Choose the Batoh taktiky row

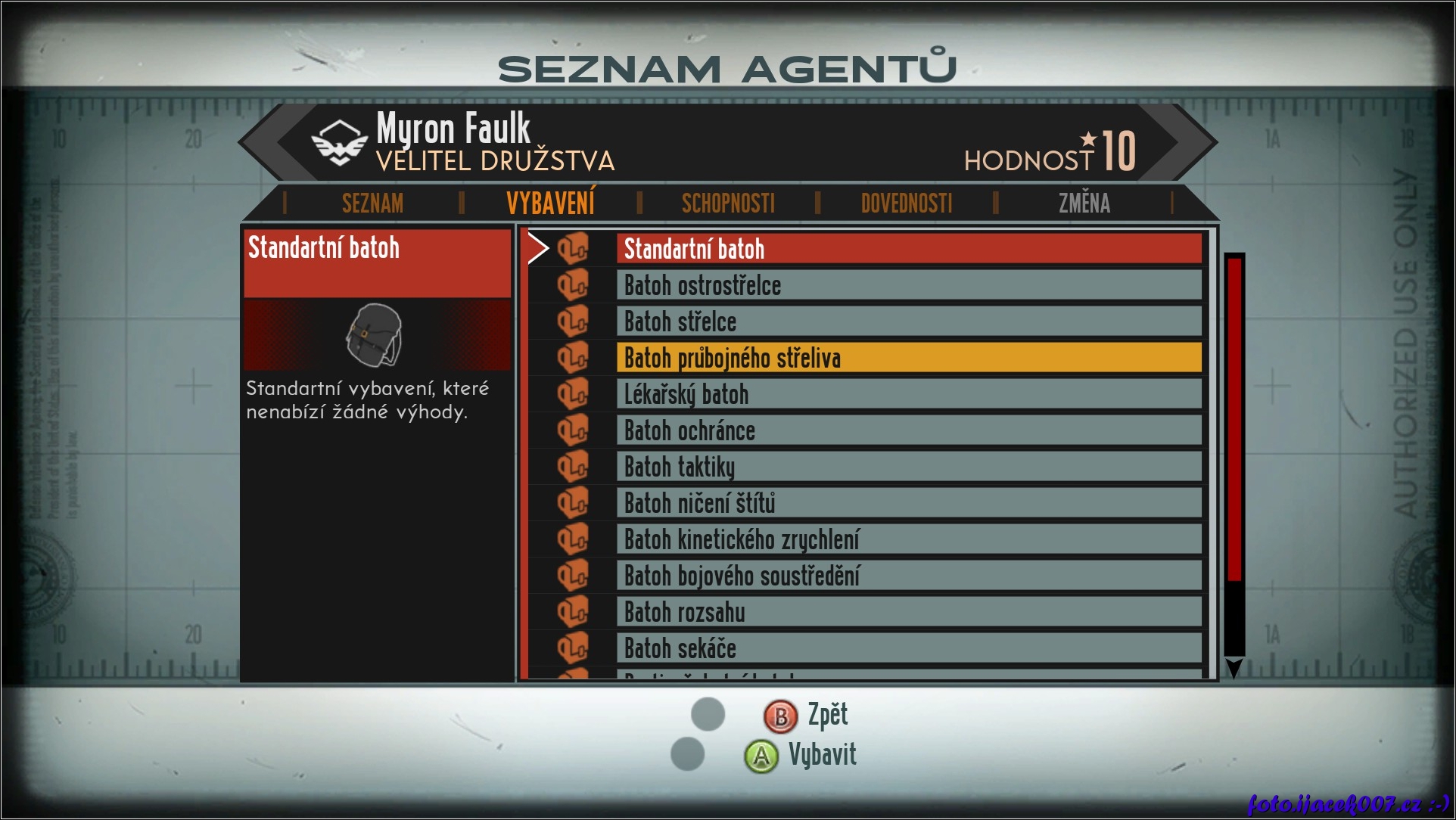(x=908, y=467)
